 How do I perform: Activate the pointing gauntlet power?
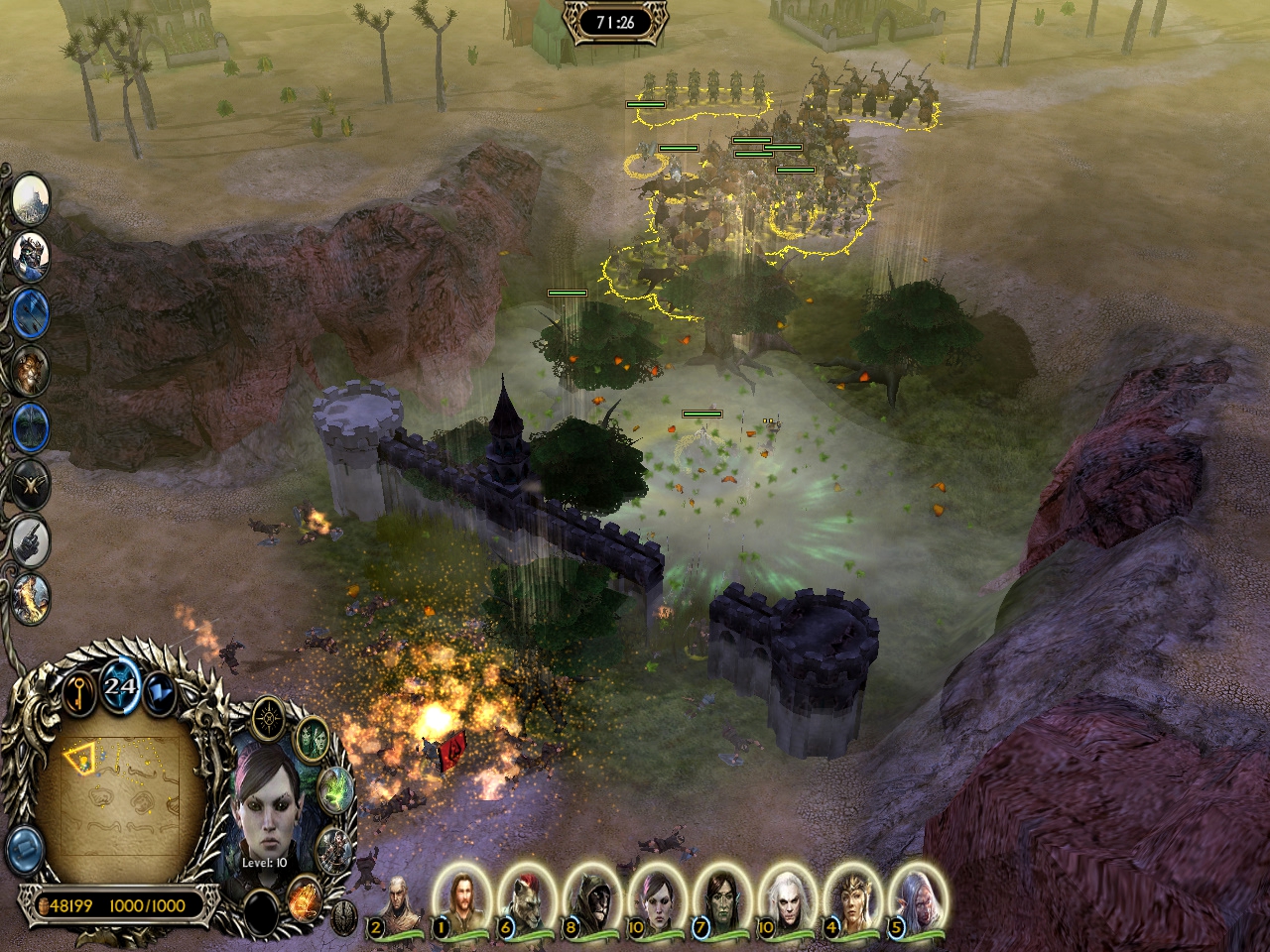31,540
